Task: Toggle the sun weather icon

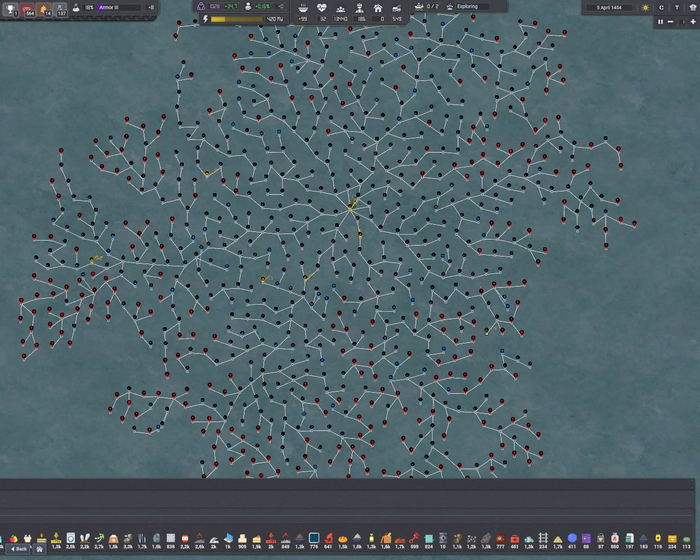Action: pyautogui.click(x=646, y=7)
